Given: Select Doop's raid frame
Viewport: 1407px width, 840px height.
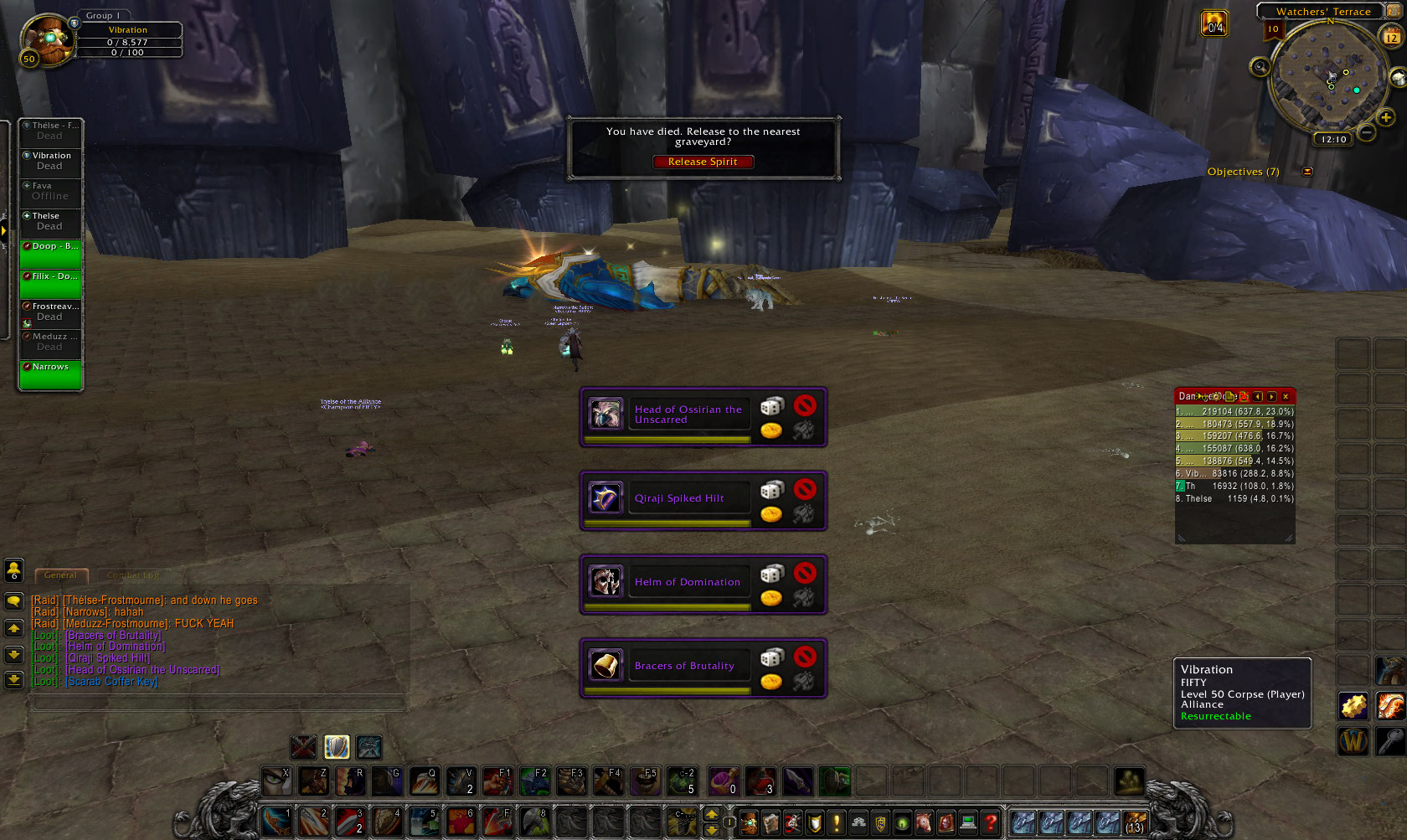Looking at the screenshot, I should click(51, 255).
